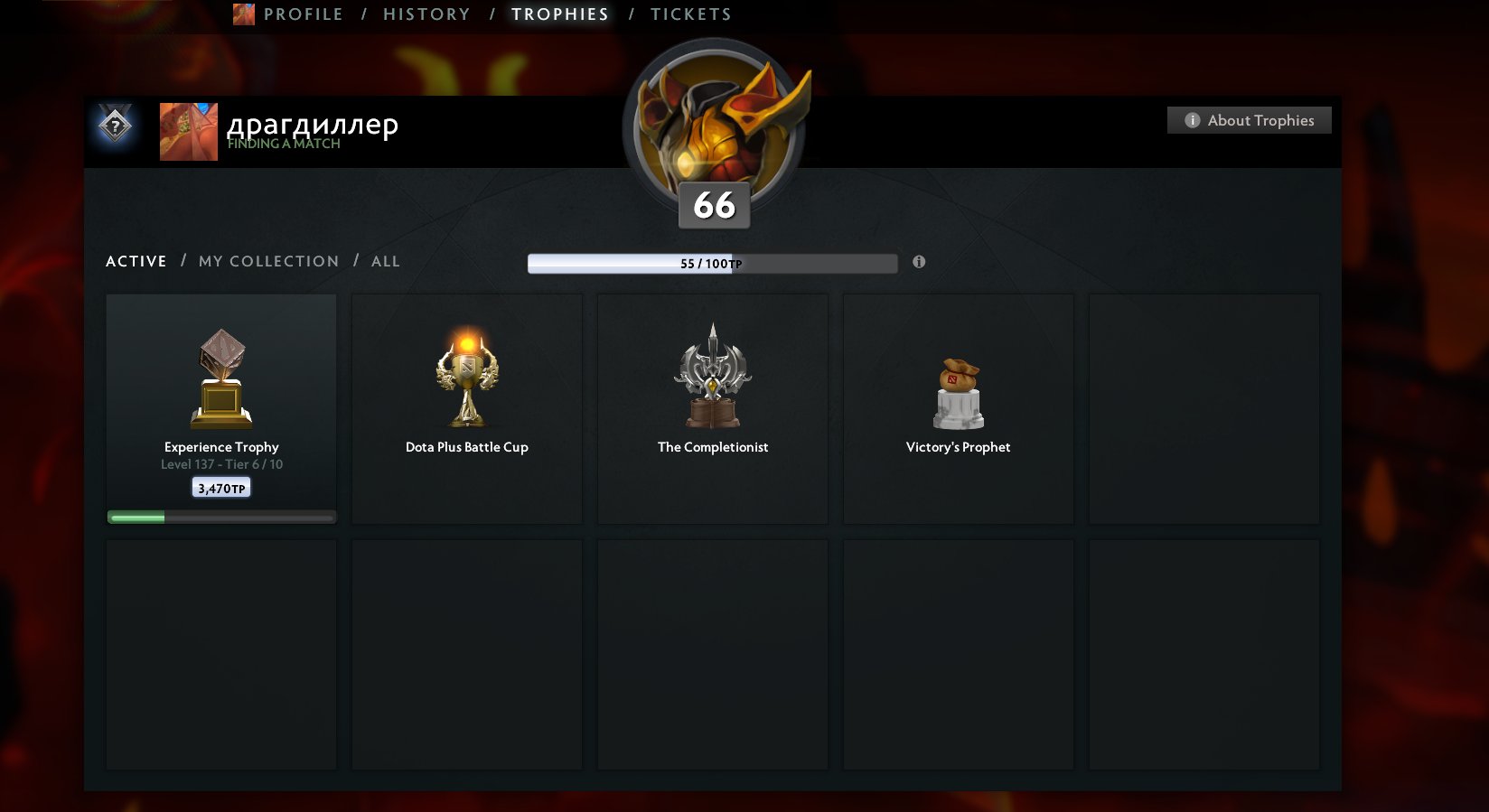Viewport: 1489px width, 812px height.
Task: Click the info icon beside the trophy progress bar
Action: pos(919,262)
